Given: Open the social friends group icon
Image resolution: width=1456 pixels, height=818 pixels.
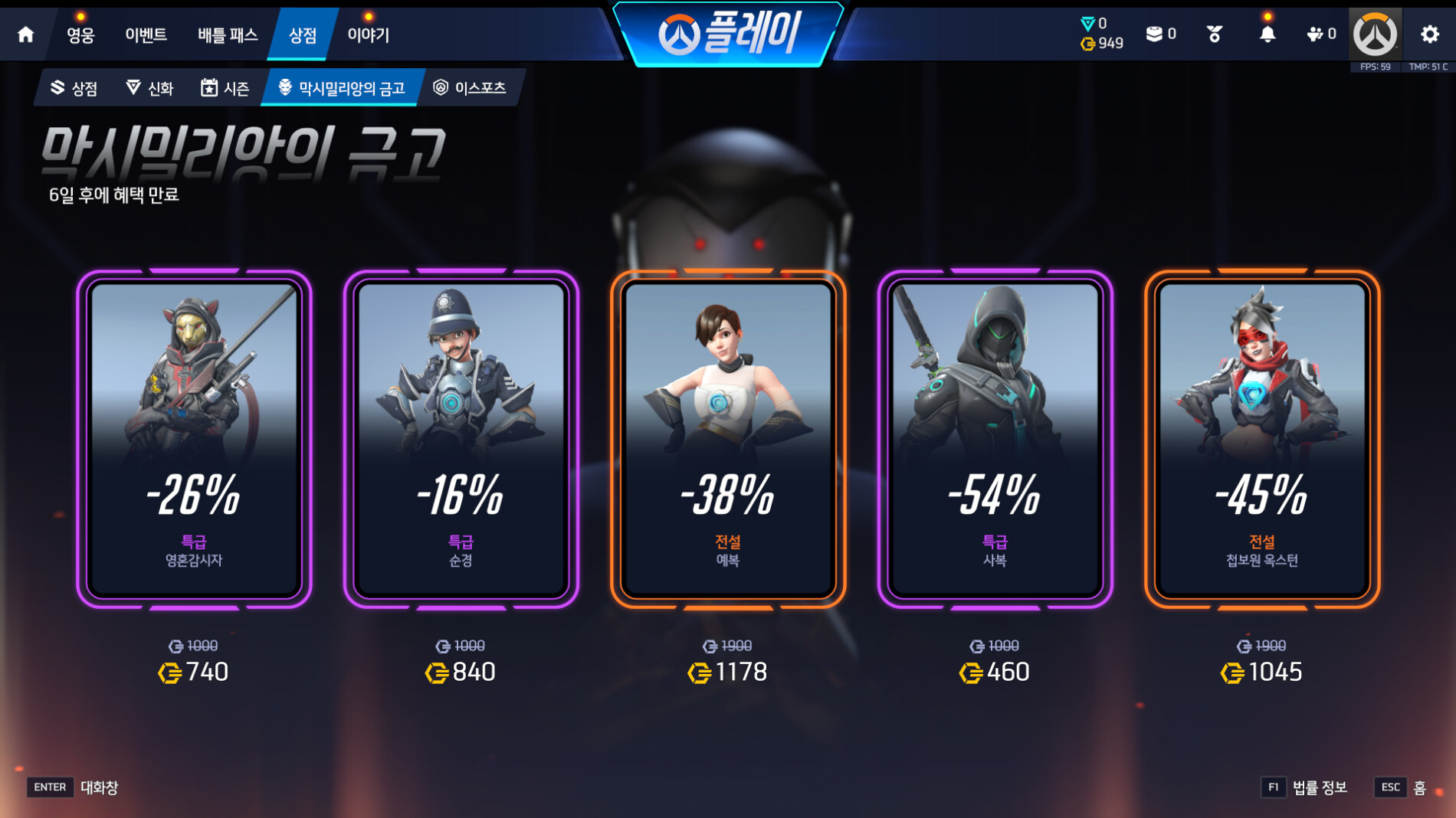Looking at the screenshot, I should pyautogui.click(x=1321, y=34).
